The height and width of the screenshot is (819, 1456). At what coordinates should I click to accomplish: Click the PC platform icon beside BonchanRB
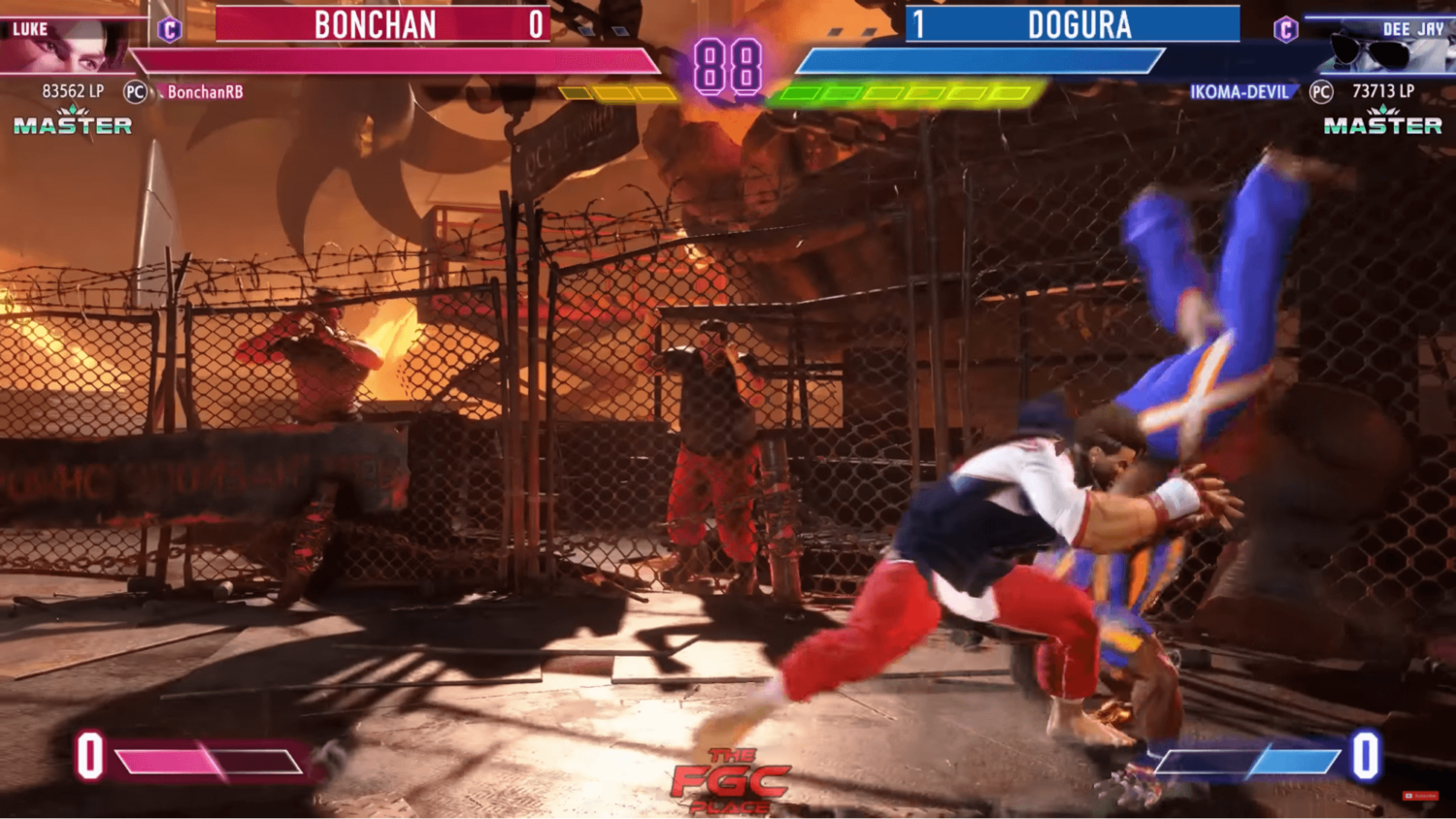[136, 93]
